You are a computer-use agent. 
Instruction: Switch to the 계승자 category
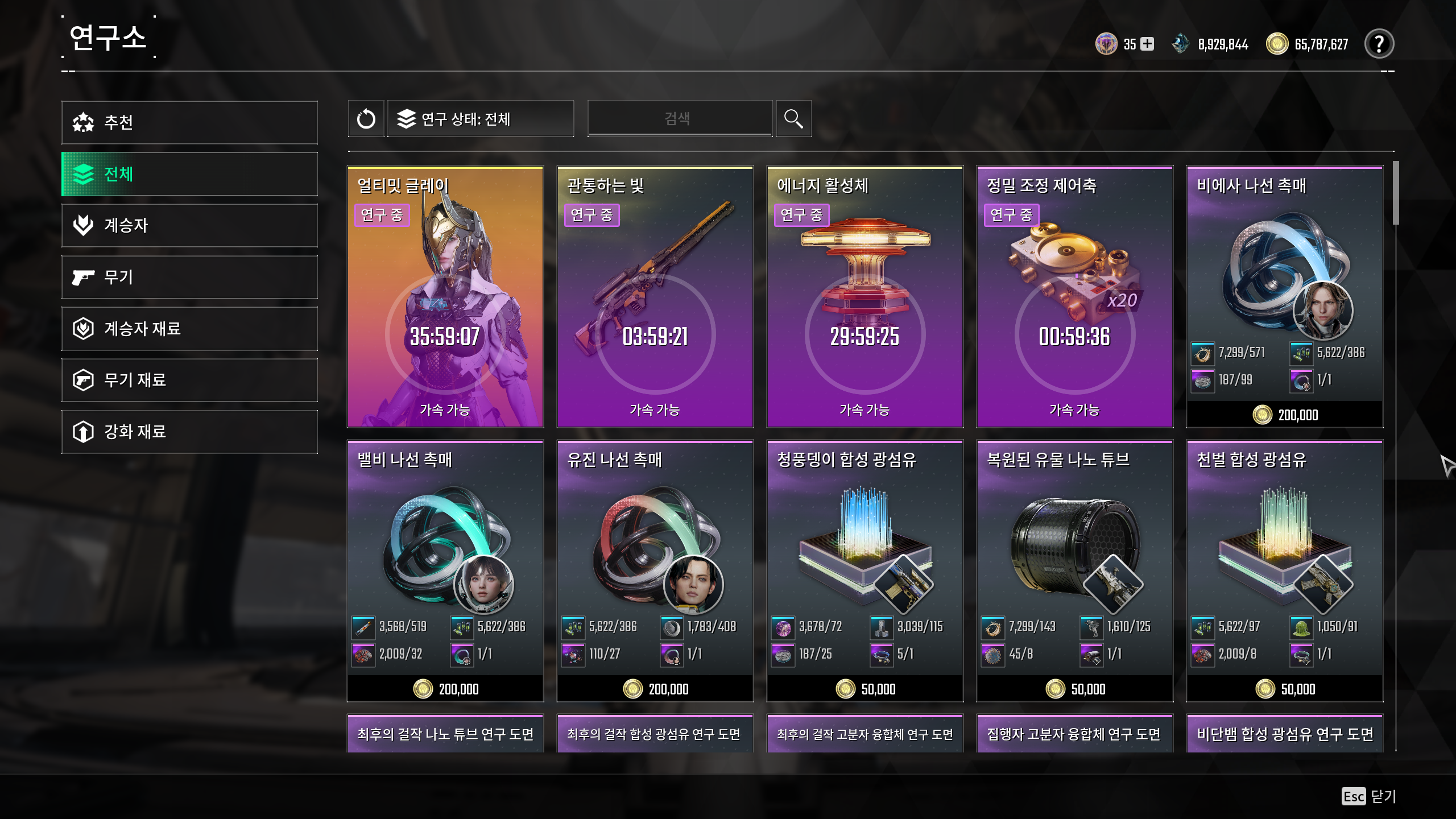(189, 225)
